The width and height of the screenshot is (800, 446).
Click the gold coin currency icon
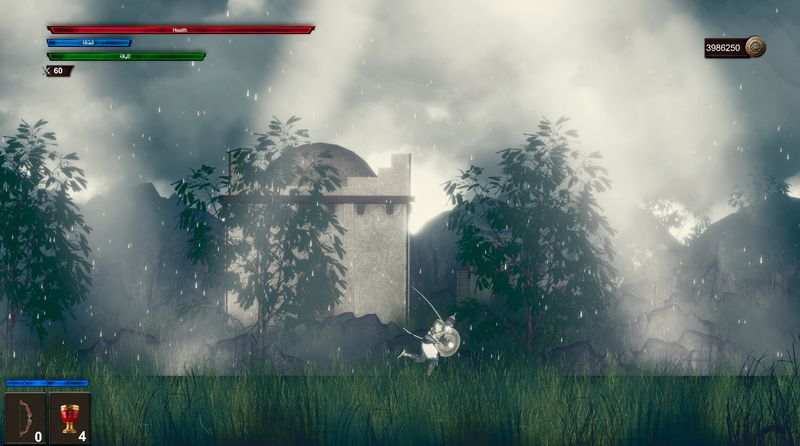coord(755,47)
